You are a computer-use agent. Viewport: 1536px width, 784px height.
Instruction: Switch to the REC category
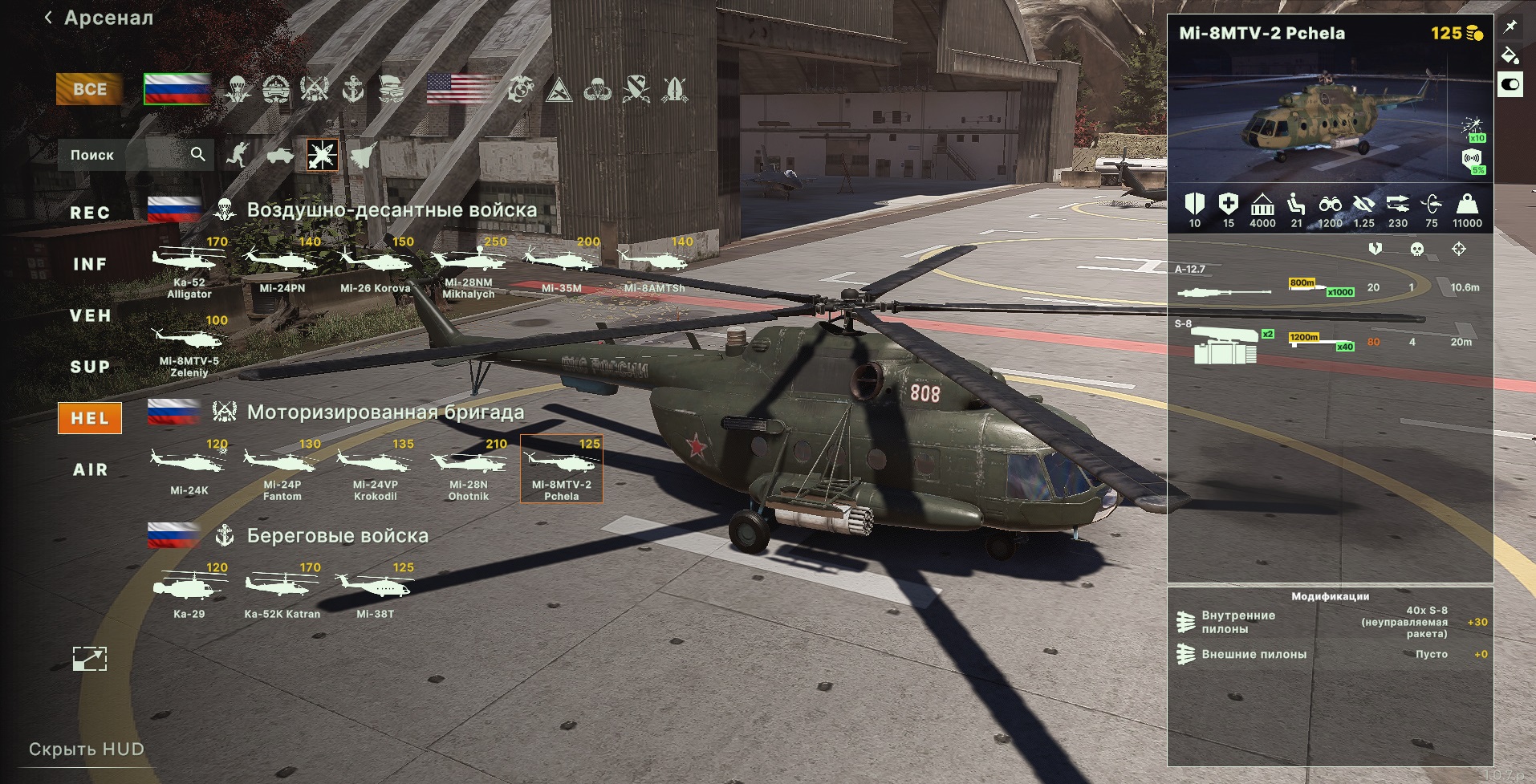tap(90, 213)
